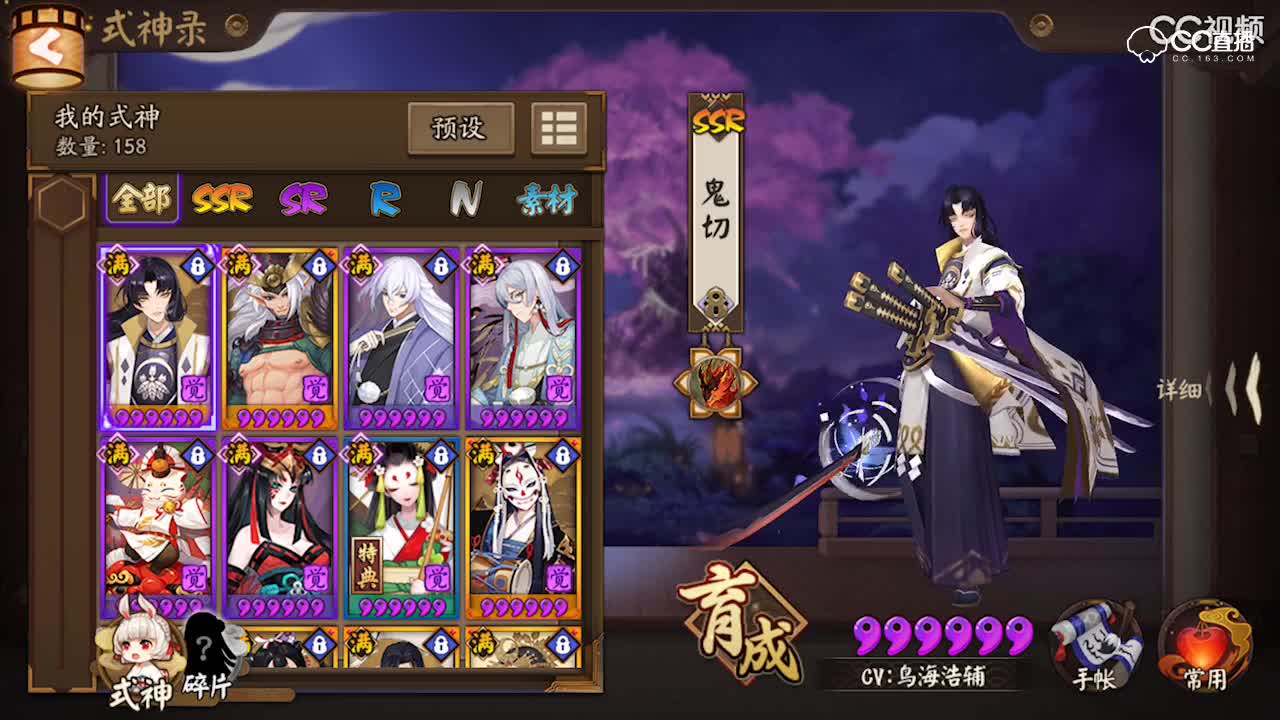The image size is (1280, 720).
Task: Open the 素材 materials tab
Action: pos(550,199)
